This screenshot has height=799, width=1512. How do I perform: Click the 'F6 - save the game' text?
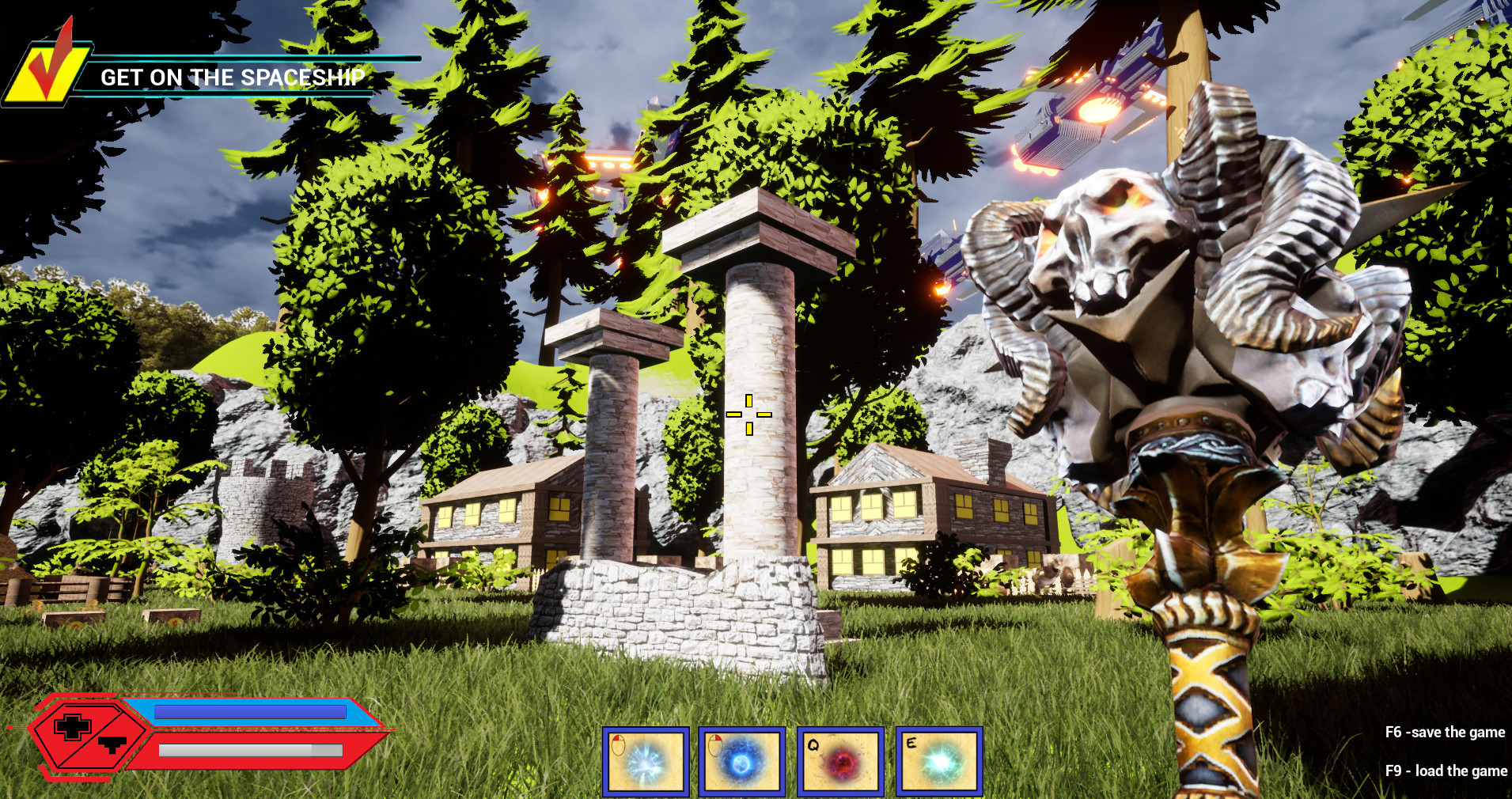pyautogui.click(x=1446, y=733)
